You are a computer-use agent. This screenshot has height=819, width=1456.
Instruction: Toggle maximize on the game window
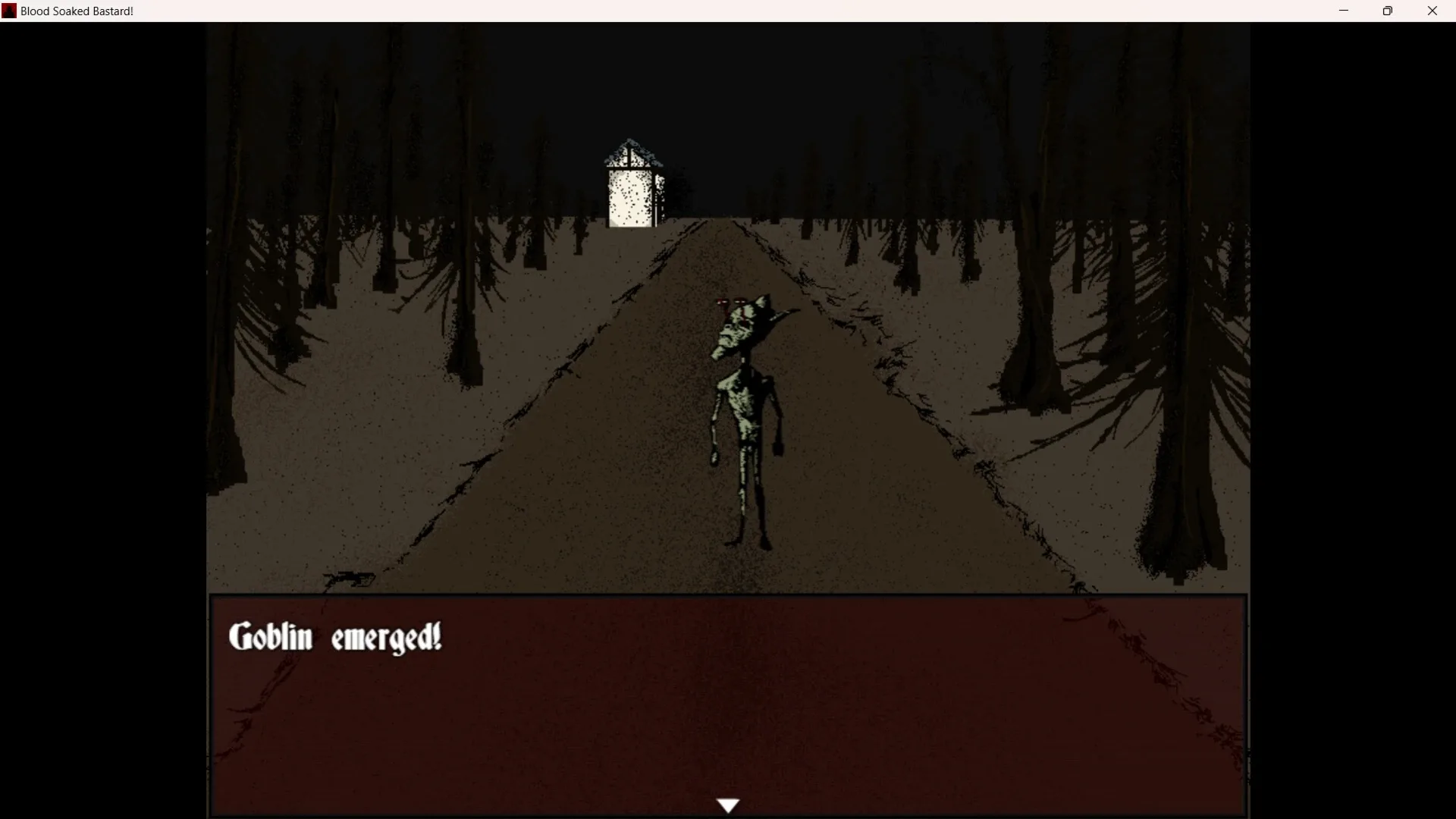pos(1388,11)
